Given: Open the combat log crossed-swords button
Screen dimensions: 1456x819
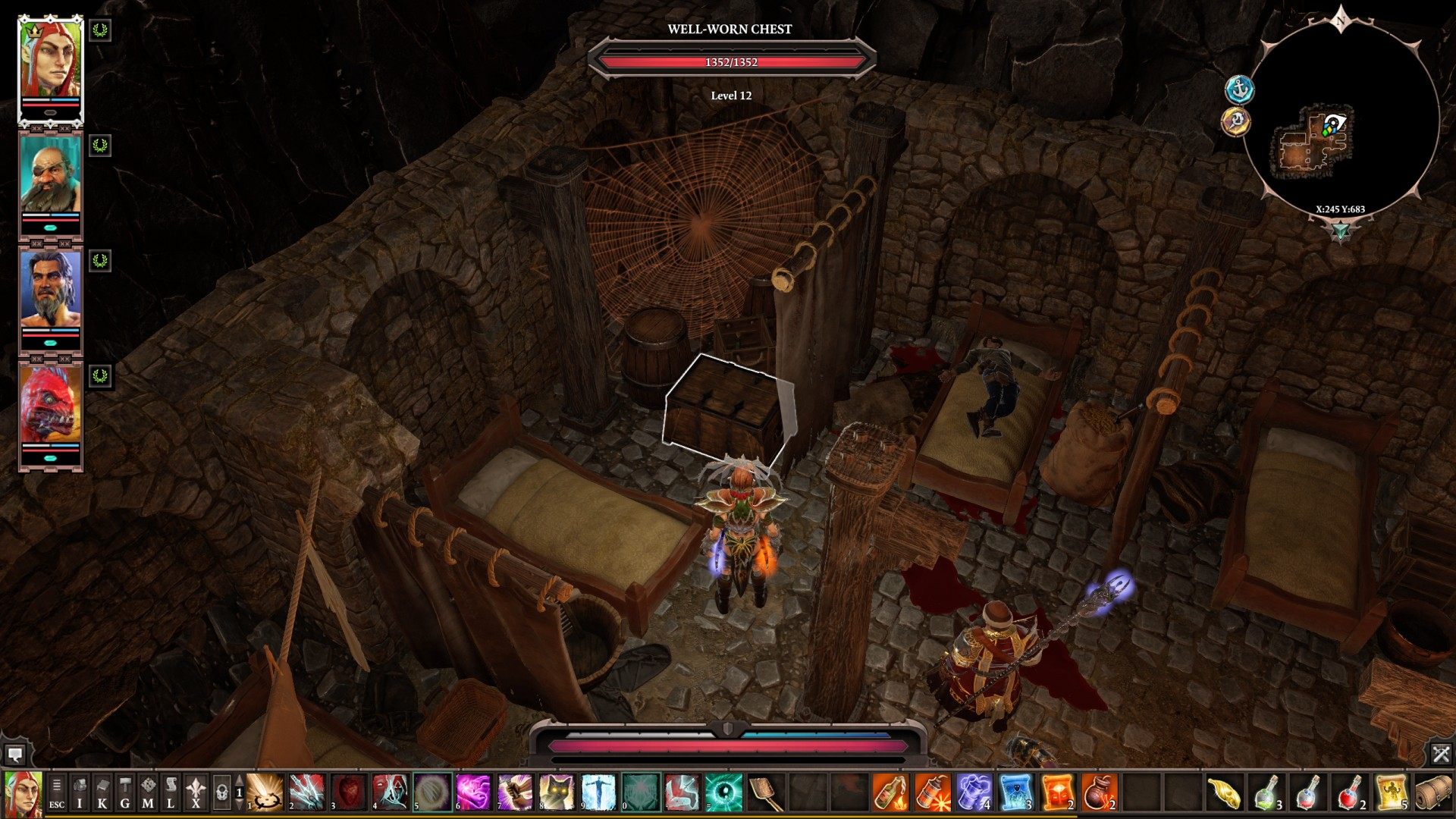Looking at the screenshot, I should 1441,754.
